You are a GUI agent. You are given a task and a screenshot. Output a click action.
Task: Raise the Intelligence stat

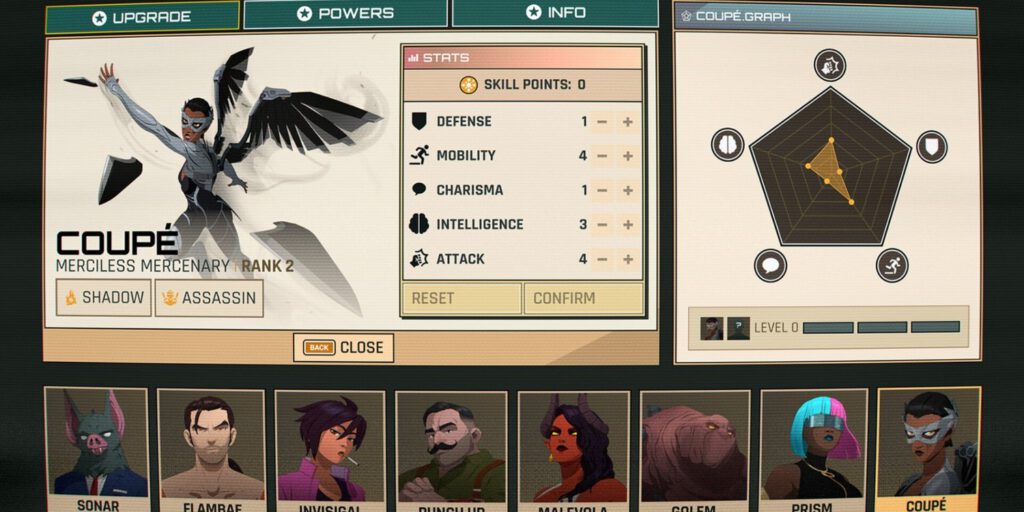pos(628,225)
